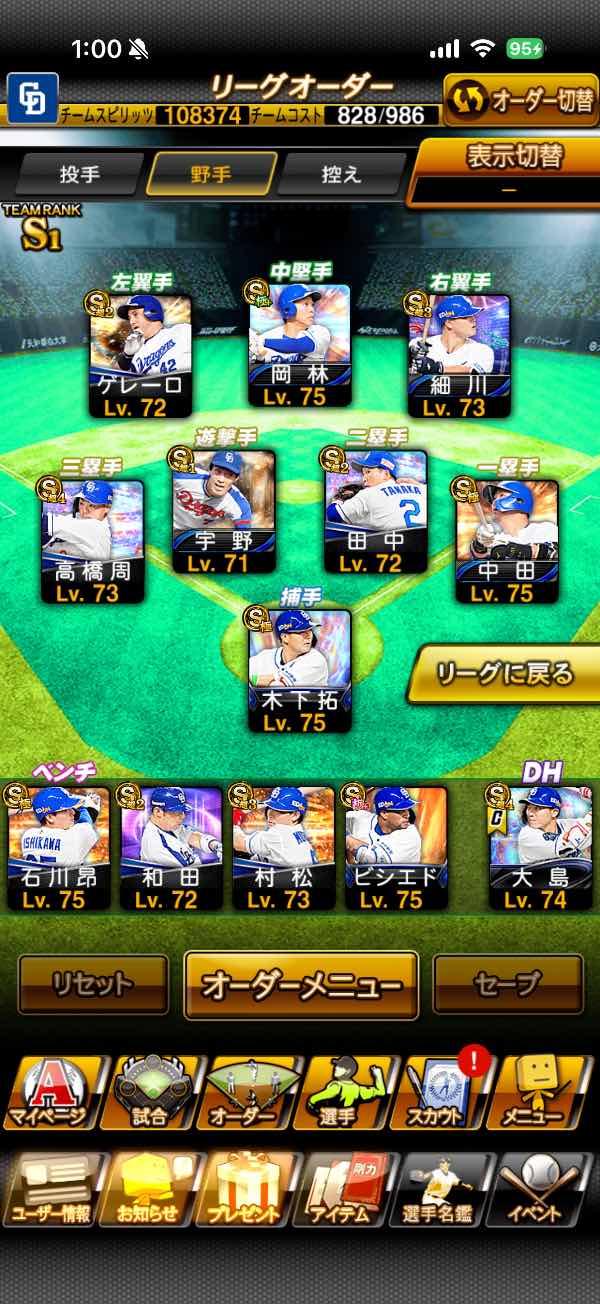Image resolution: width=600 pixels, height=1304 pixels.
Task: Switch to the 控え tab
Action: 341,174
